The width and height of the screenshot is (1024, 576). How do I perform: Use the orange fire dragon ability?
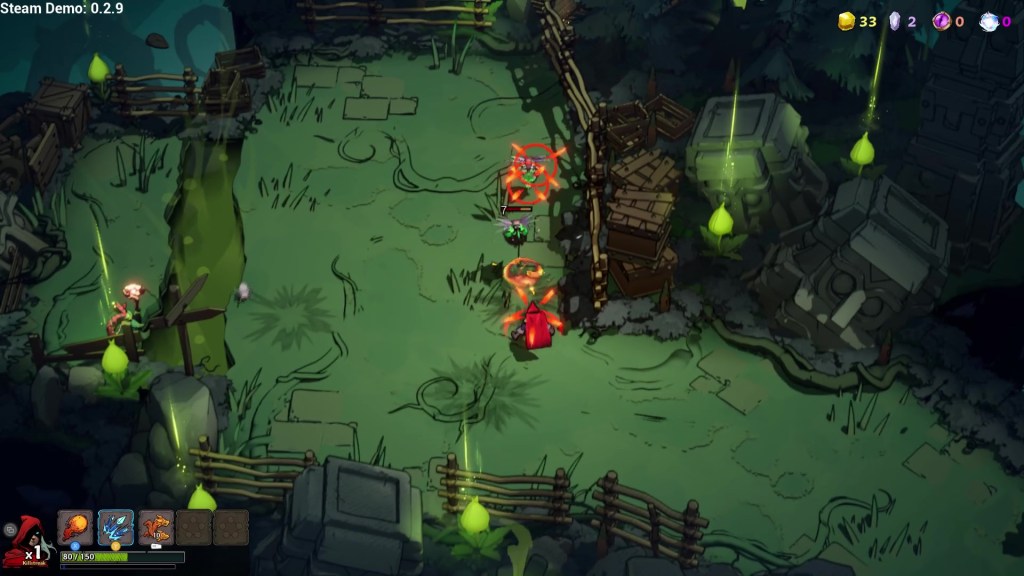[156, 527]
